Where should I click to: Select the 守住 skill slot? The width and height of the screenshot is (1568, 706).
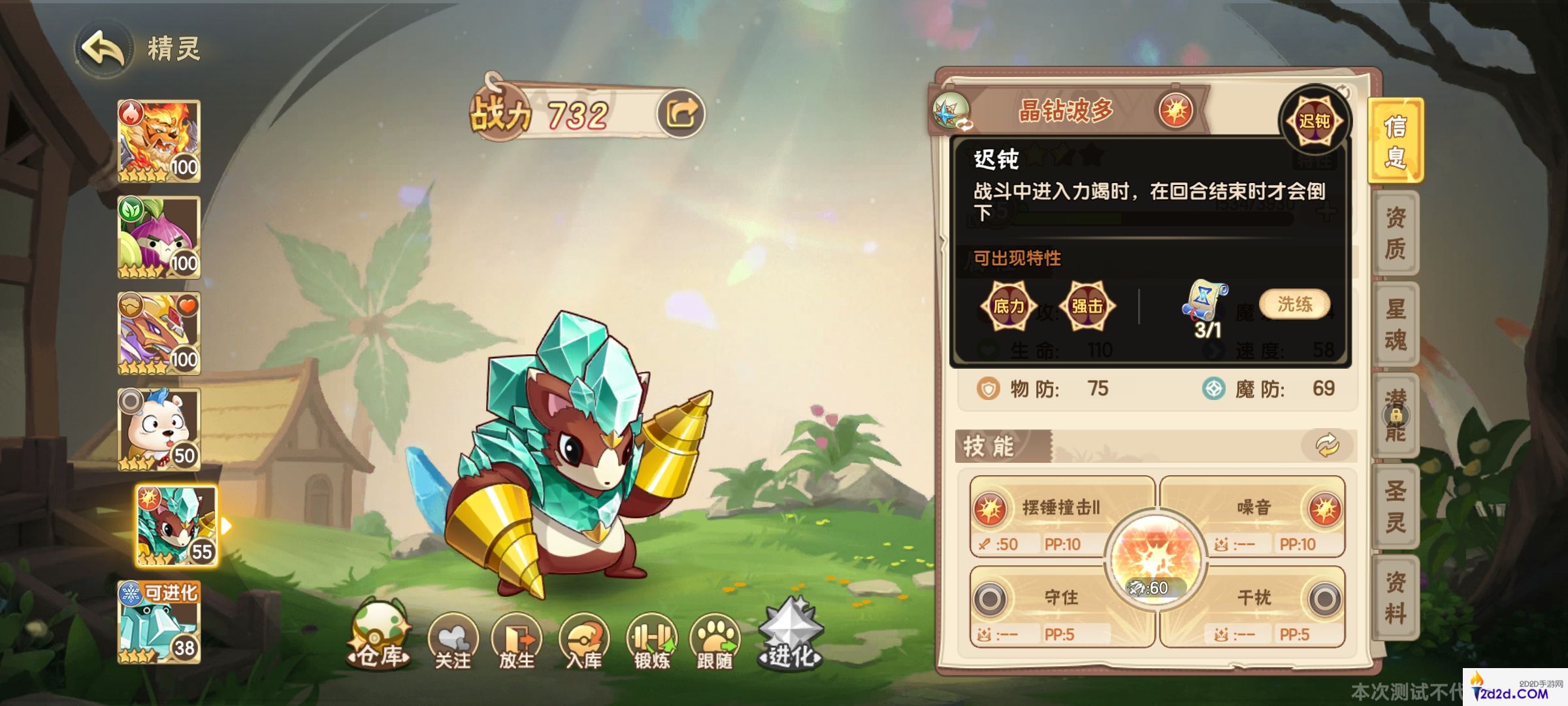click(1053, 598)
